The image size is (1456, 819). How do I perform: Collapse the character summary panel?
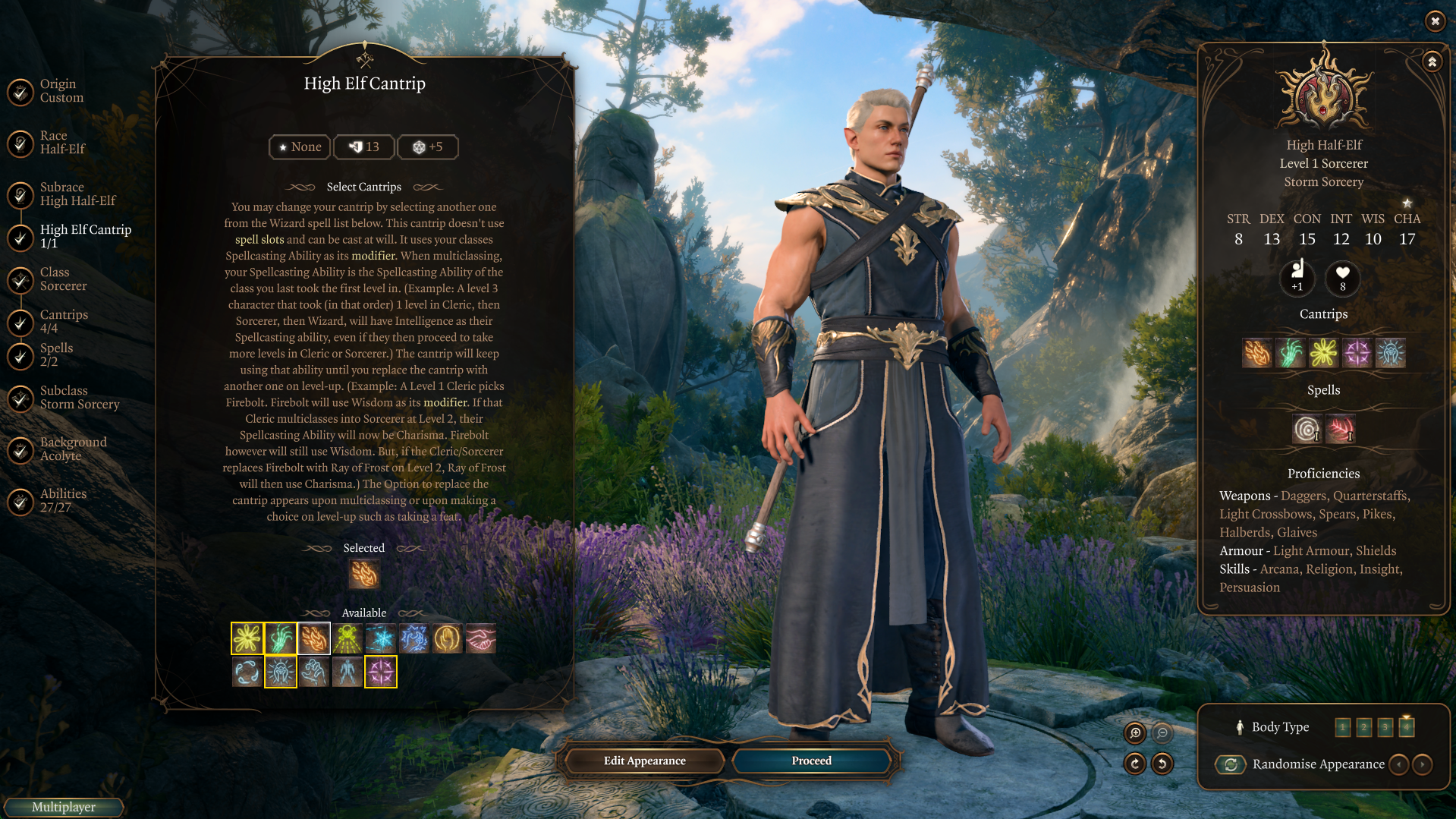point(1432,61)
